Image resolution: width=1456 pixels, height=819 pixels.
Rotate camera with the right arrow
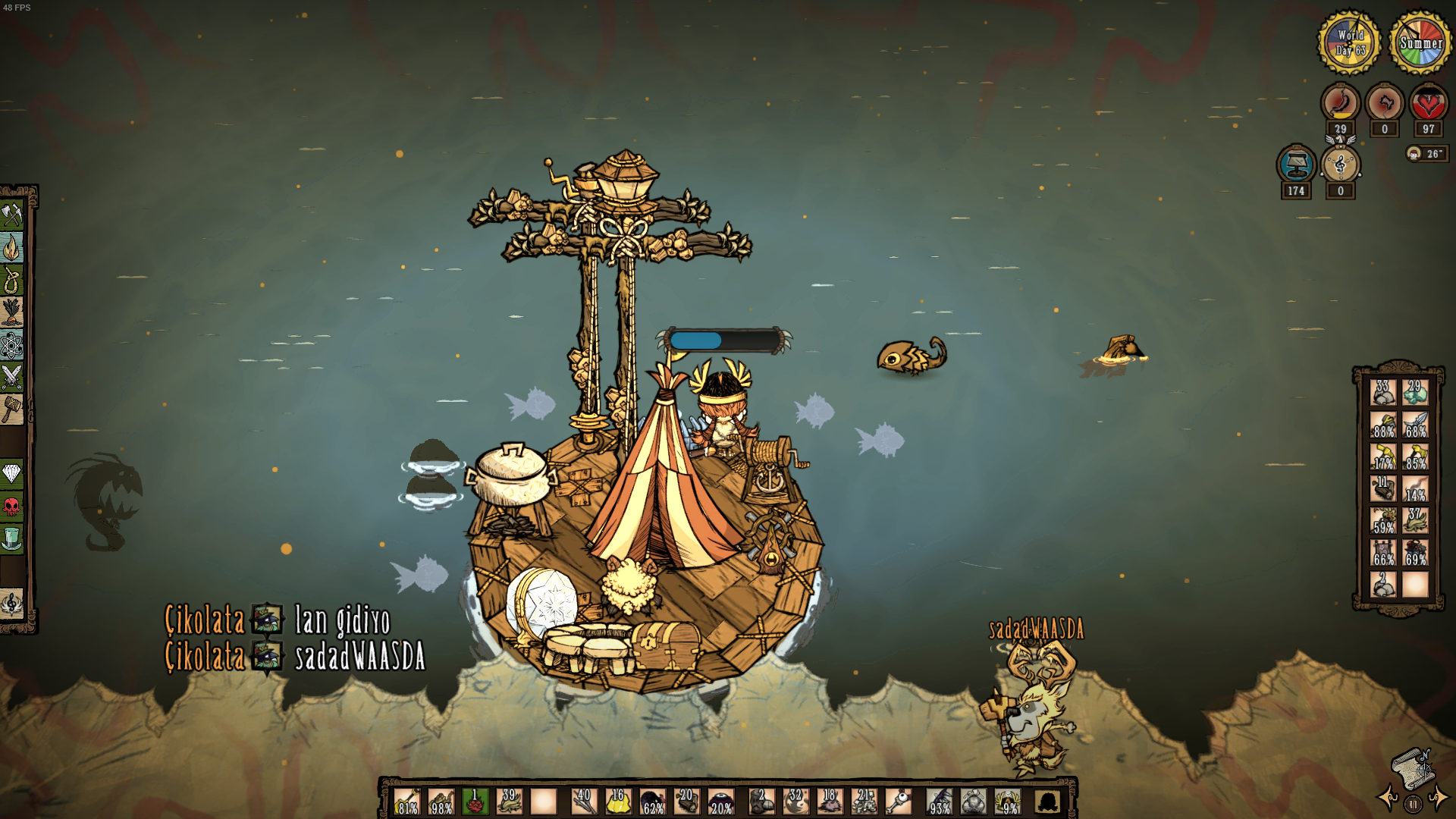tap(1437, 798)
